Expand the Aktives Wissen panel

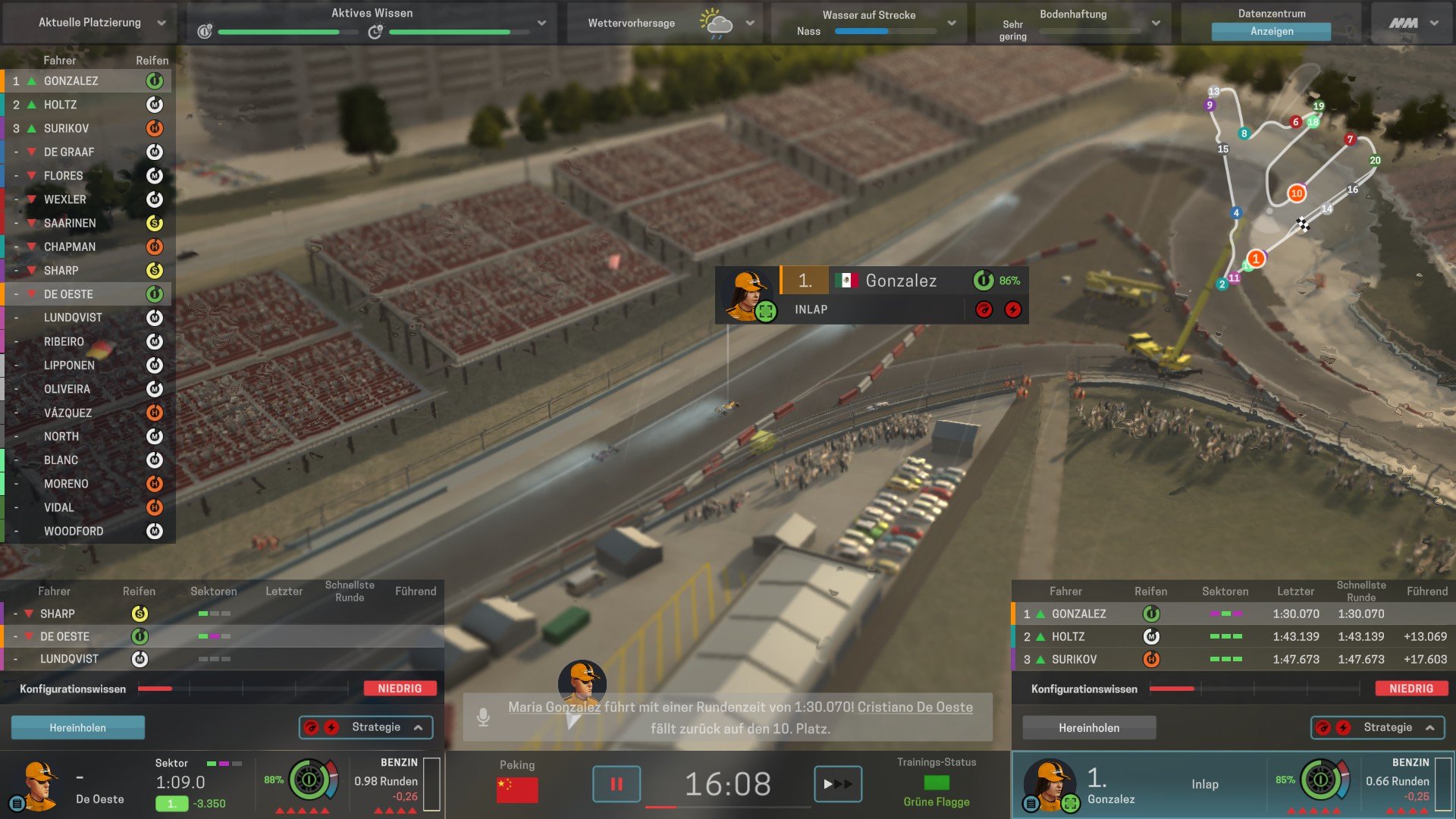[x=541, y=23]
